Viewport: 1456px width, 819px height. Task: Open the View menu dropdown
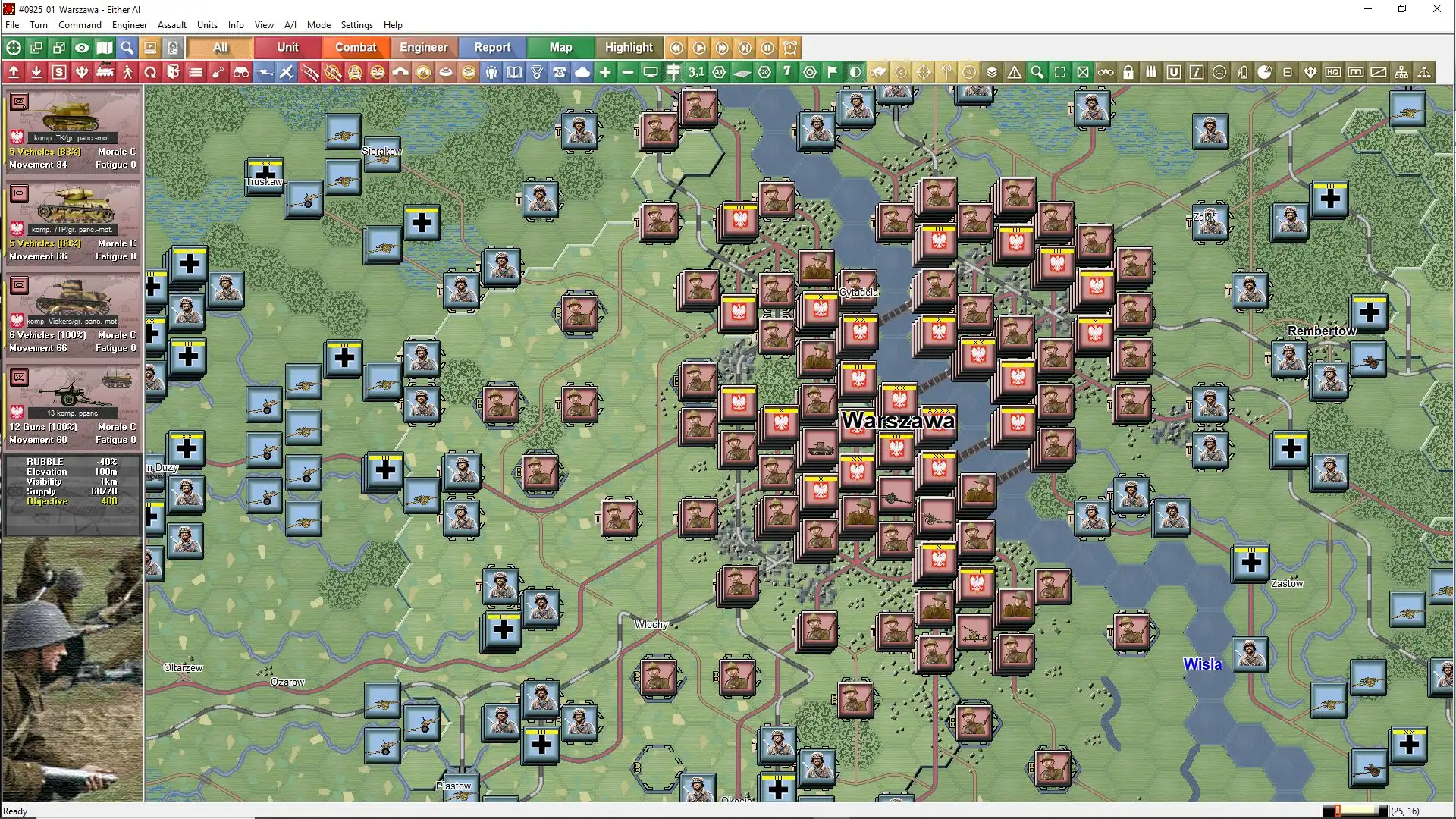(264, 24)
